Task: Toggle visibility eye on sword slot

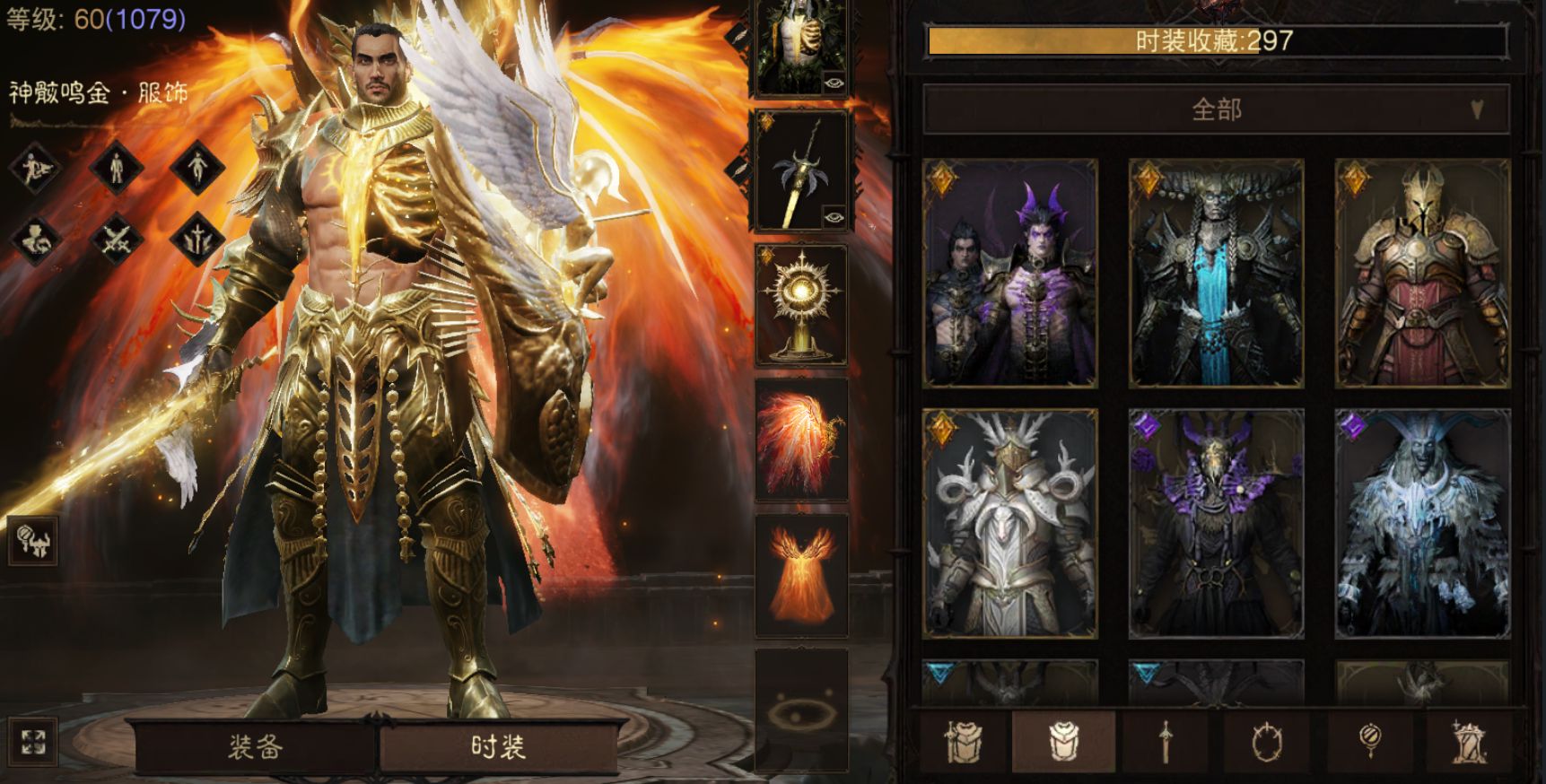Action: click(834, 216)
